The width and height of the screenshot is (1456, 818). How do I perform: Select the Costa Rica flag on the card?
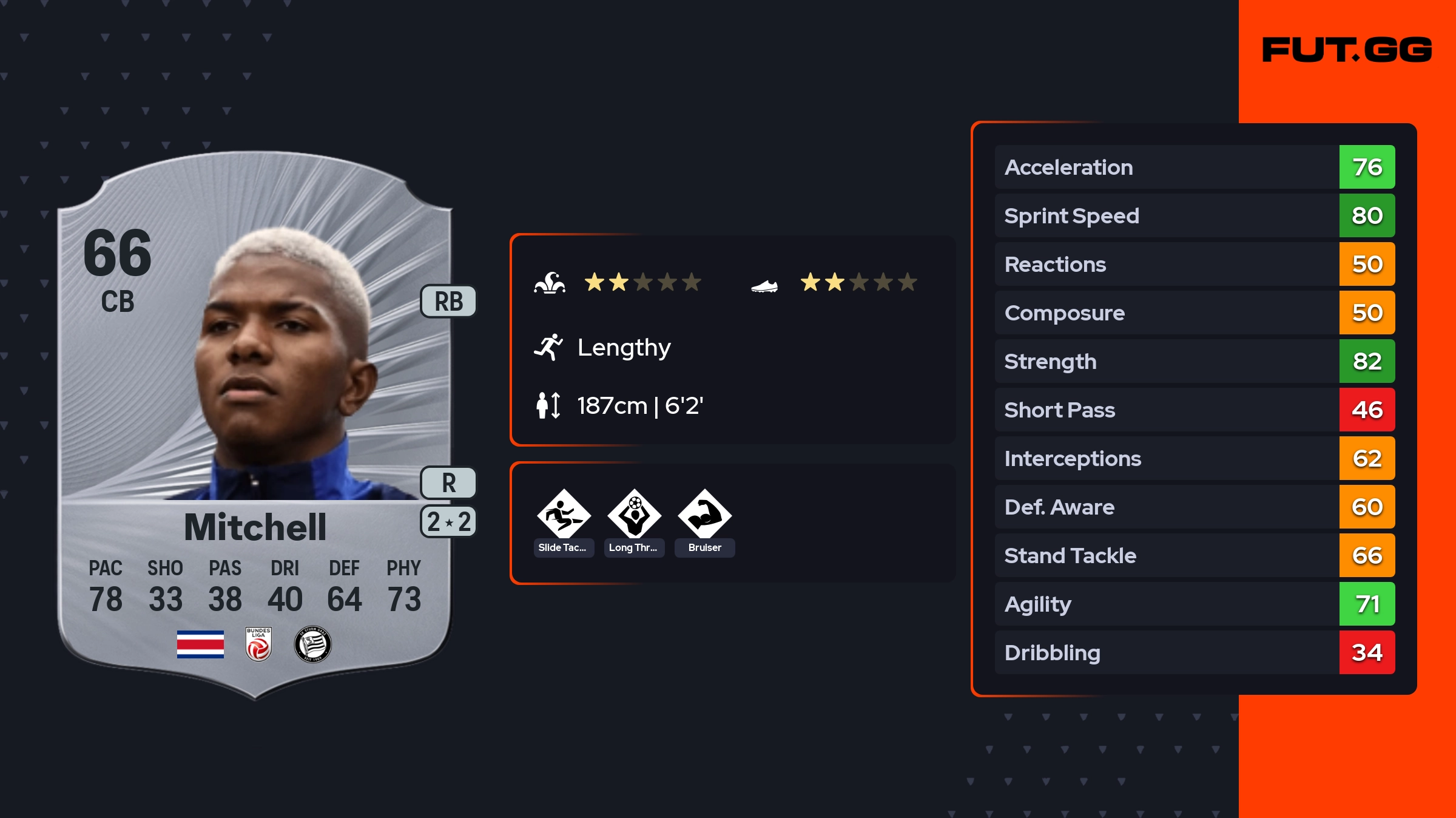[x=200, y=644]
